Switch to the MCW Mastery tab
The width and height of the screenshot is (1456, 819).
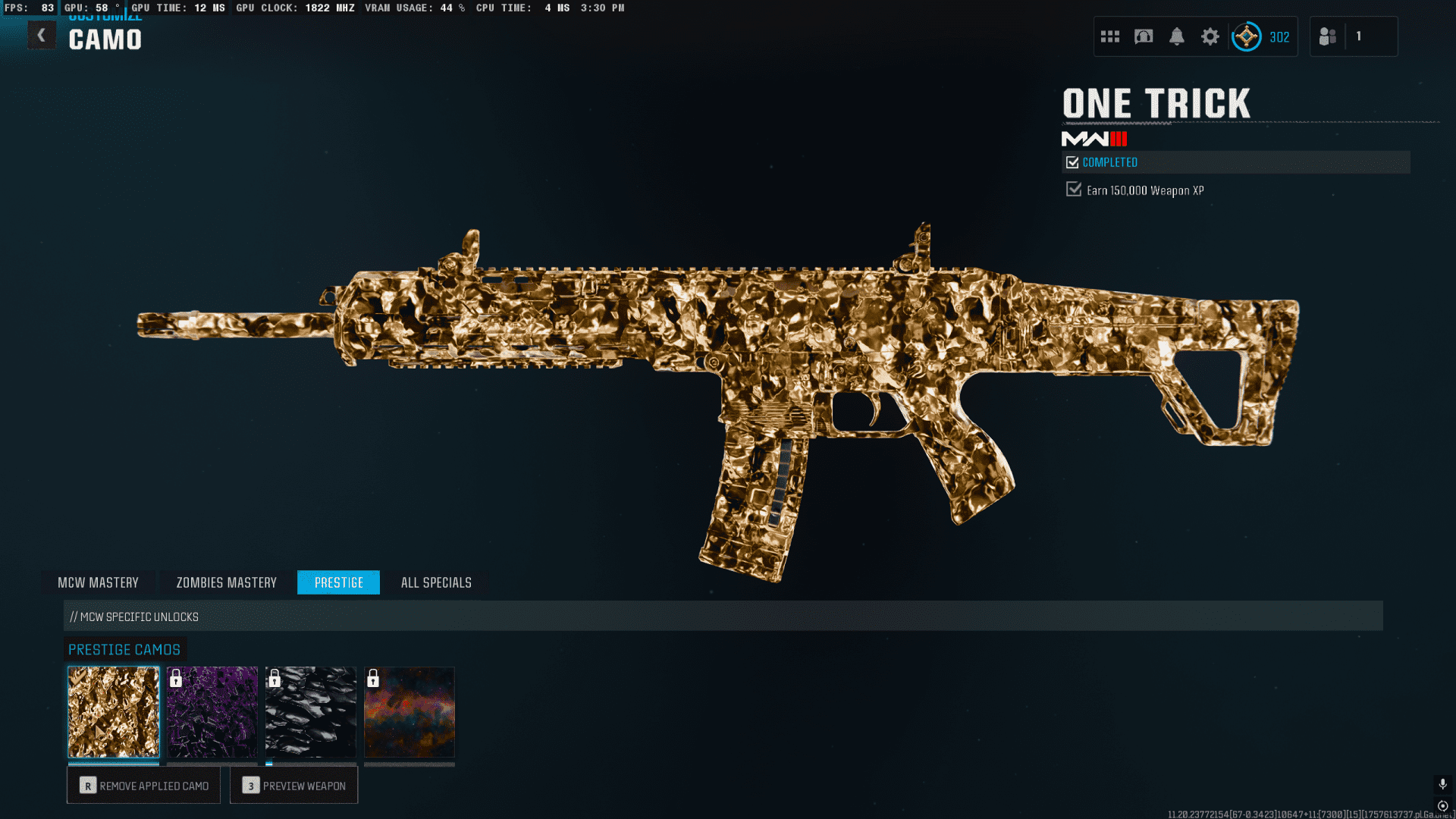tap(98, 582)
